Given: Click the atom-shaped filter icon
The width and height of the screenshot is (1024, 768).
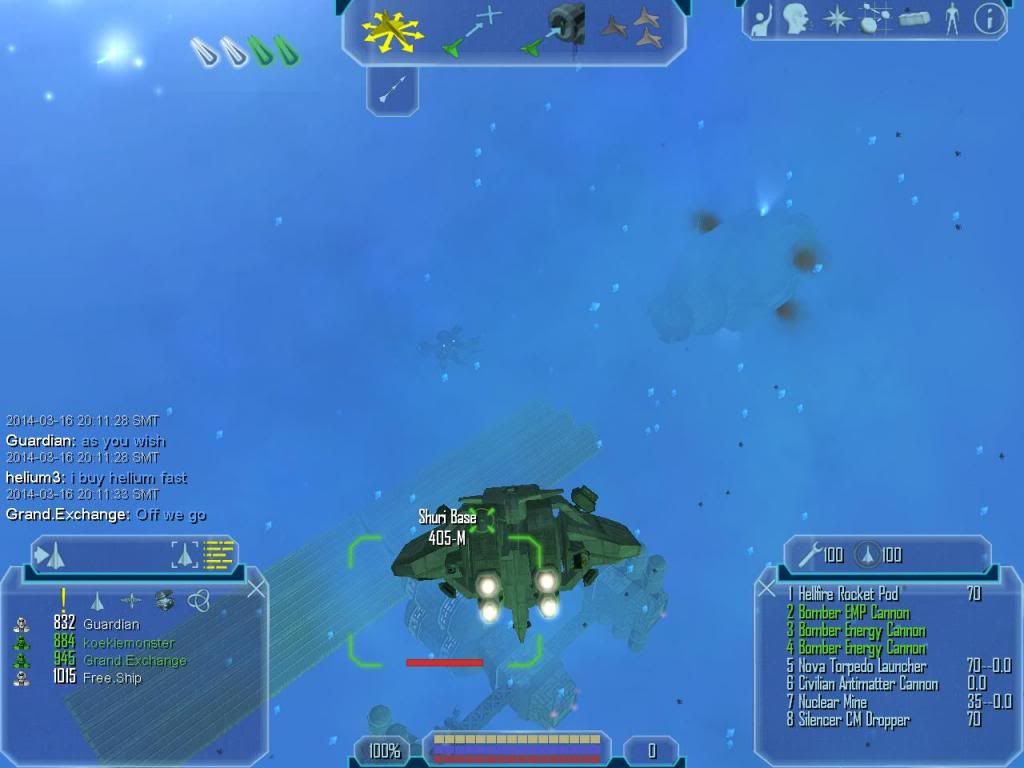Looking at the screenshot, I should (198, 600).
